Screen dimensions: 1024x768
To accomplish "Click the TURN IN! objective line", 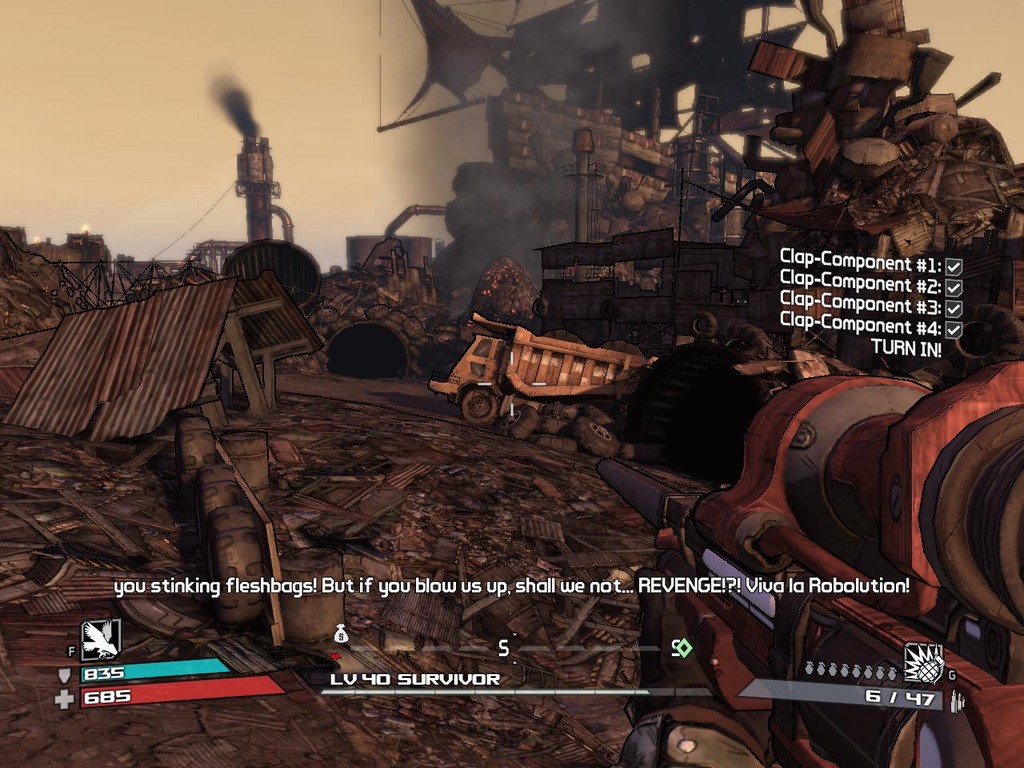I will tap(905, 348).
